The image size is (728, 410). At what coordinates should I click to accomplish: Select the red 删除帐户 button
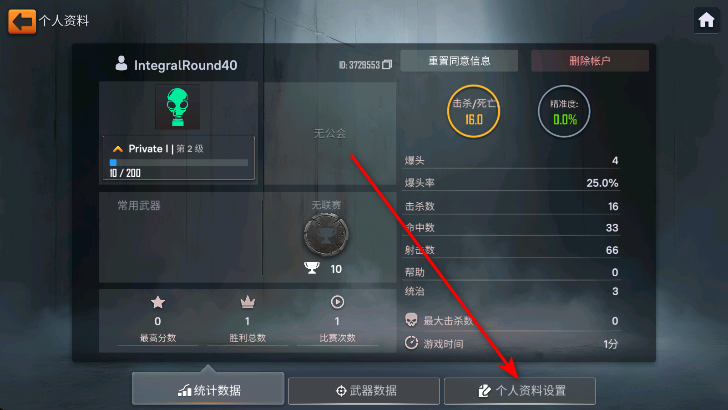(590, 61)
